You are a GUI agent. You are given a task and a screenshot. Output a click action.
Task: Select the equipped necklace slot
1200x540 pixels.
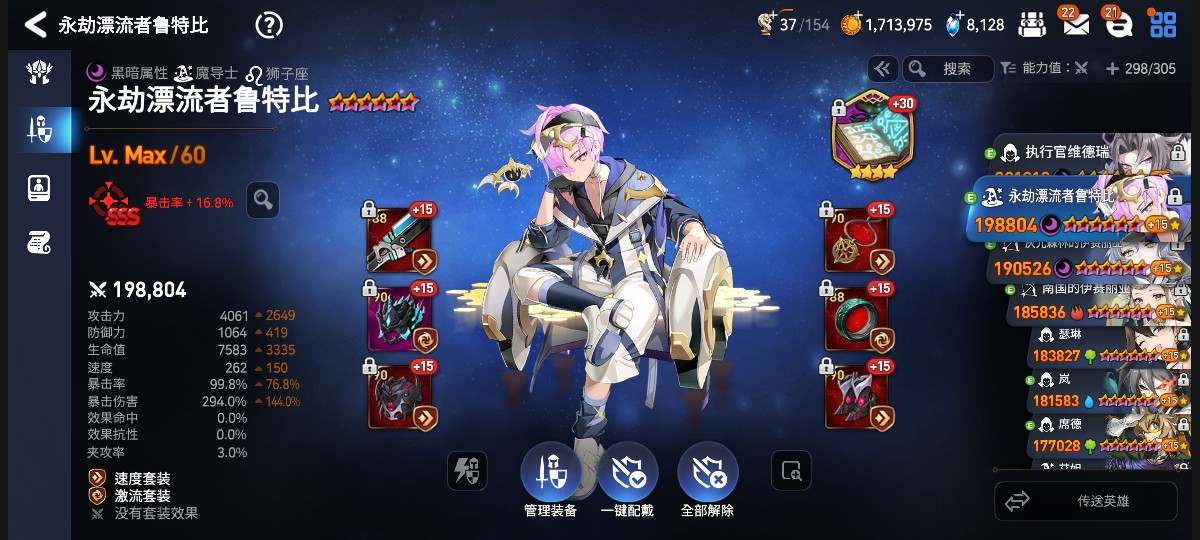point(856,240)
